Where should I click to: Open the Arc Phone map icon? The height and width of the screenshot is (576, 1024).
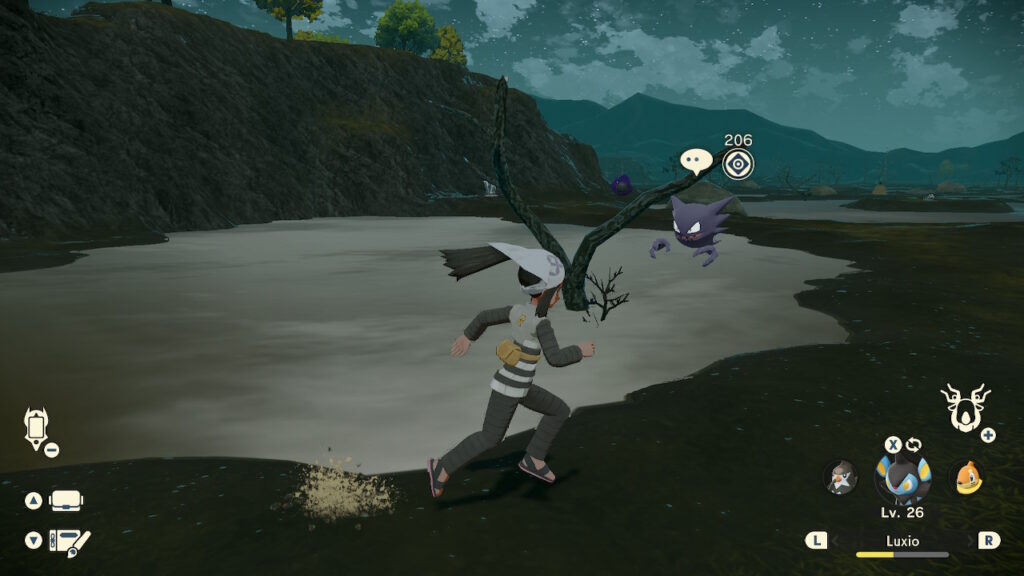pyautogui.click(x=35, y=427)
